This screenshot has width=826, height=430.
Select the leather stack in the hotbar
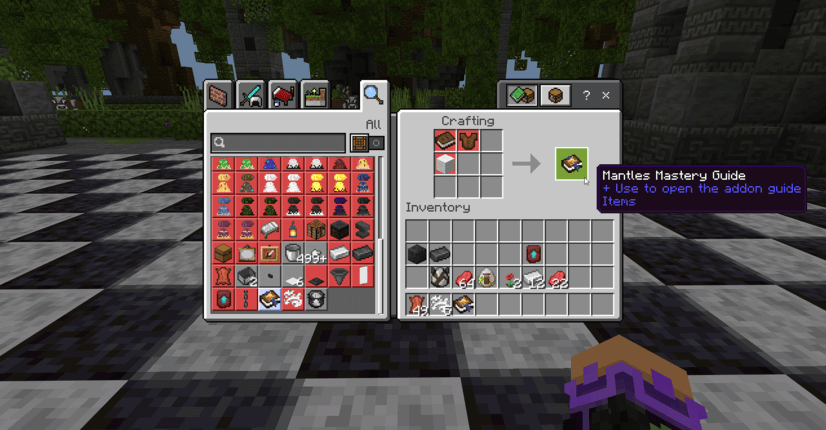[417, 303]
